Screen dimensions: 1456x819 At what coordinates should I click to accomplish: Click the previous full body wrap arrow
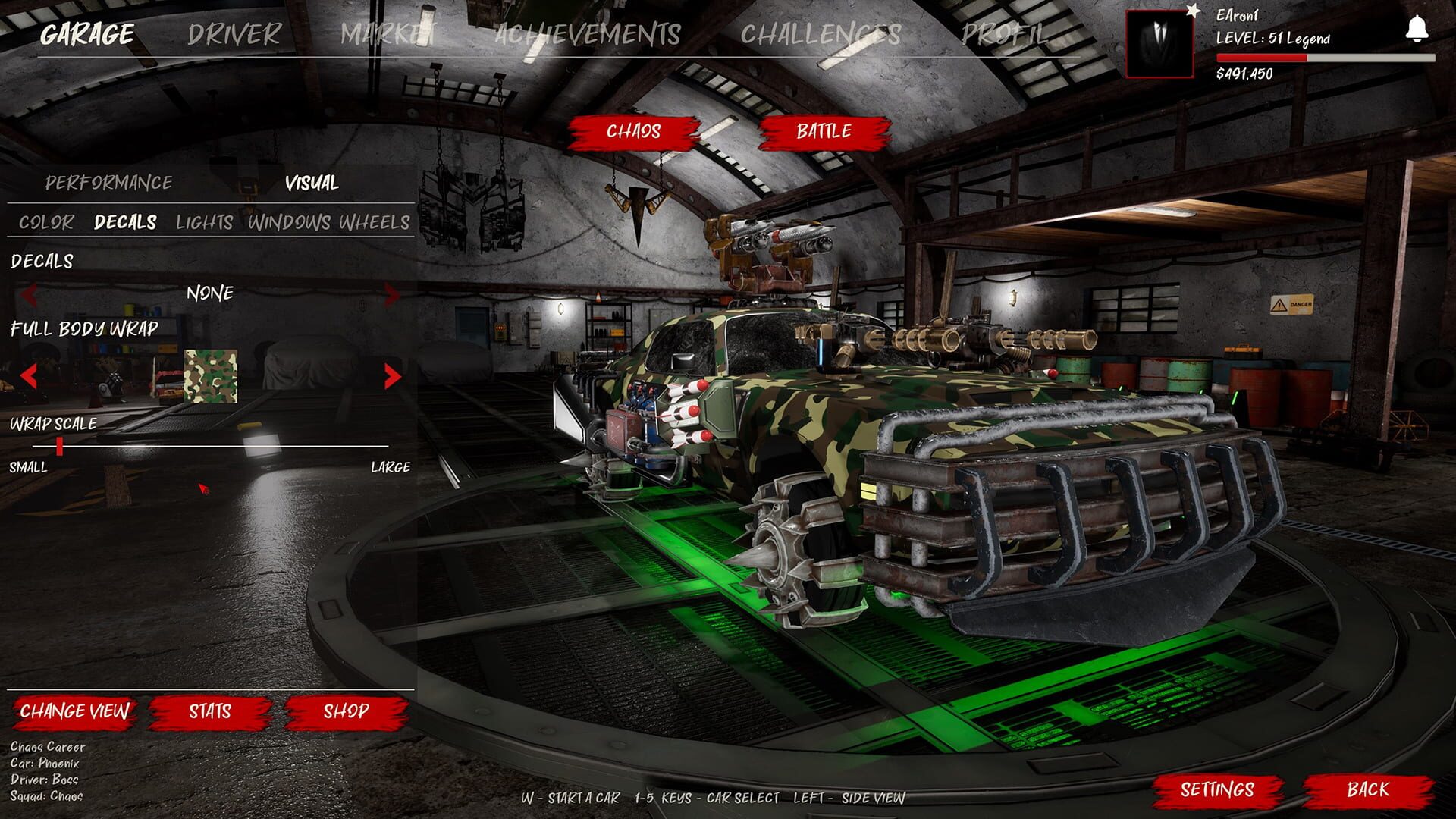pos(29,376)
